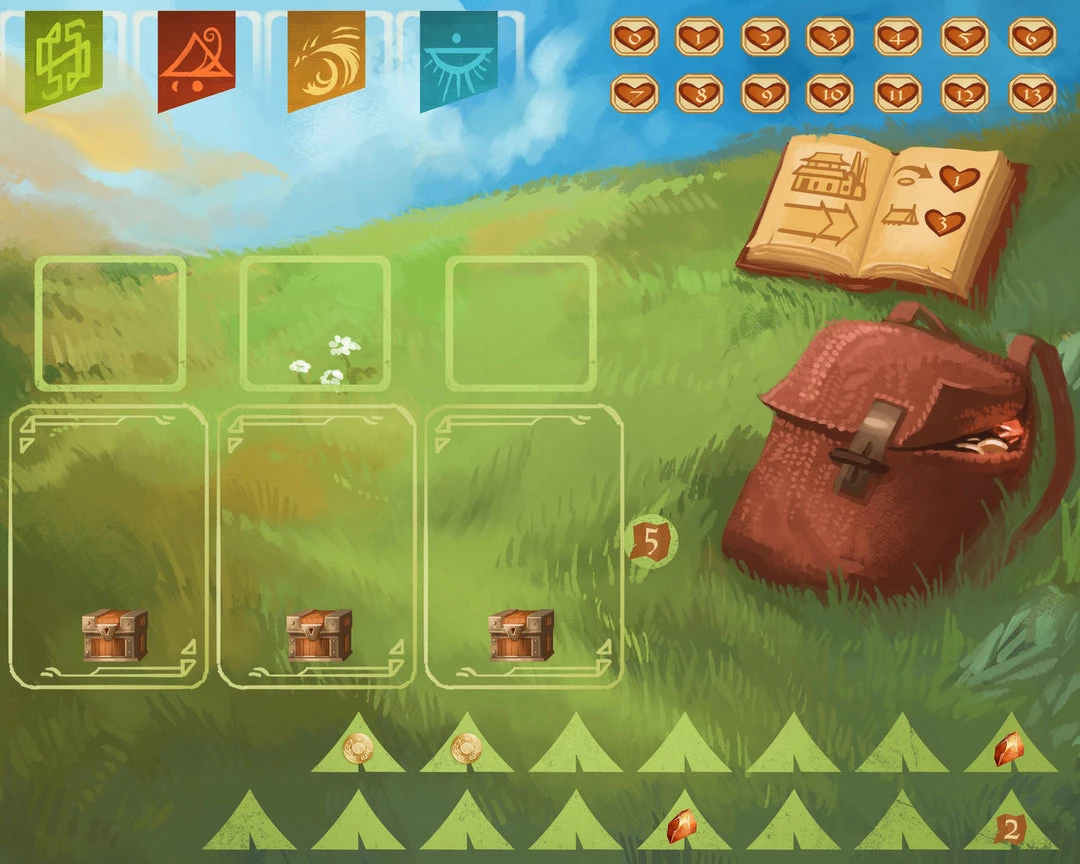Click the heart numbered 7
The image size is (1080, 864).
tap(634, 94)
